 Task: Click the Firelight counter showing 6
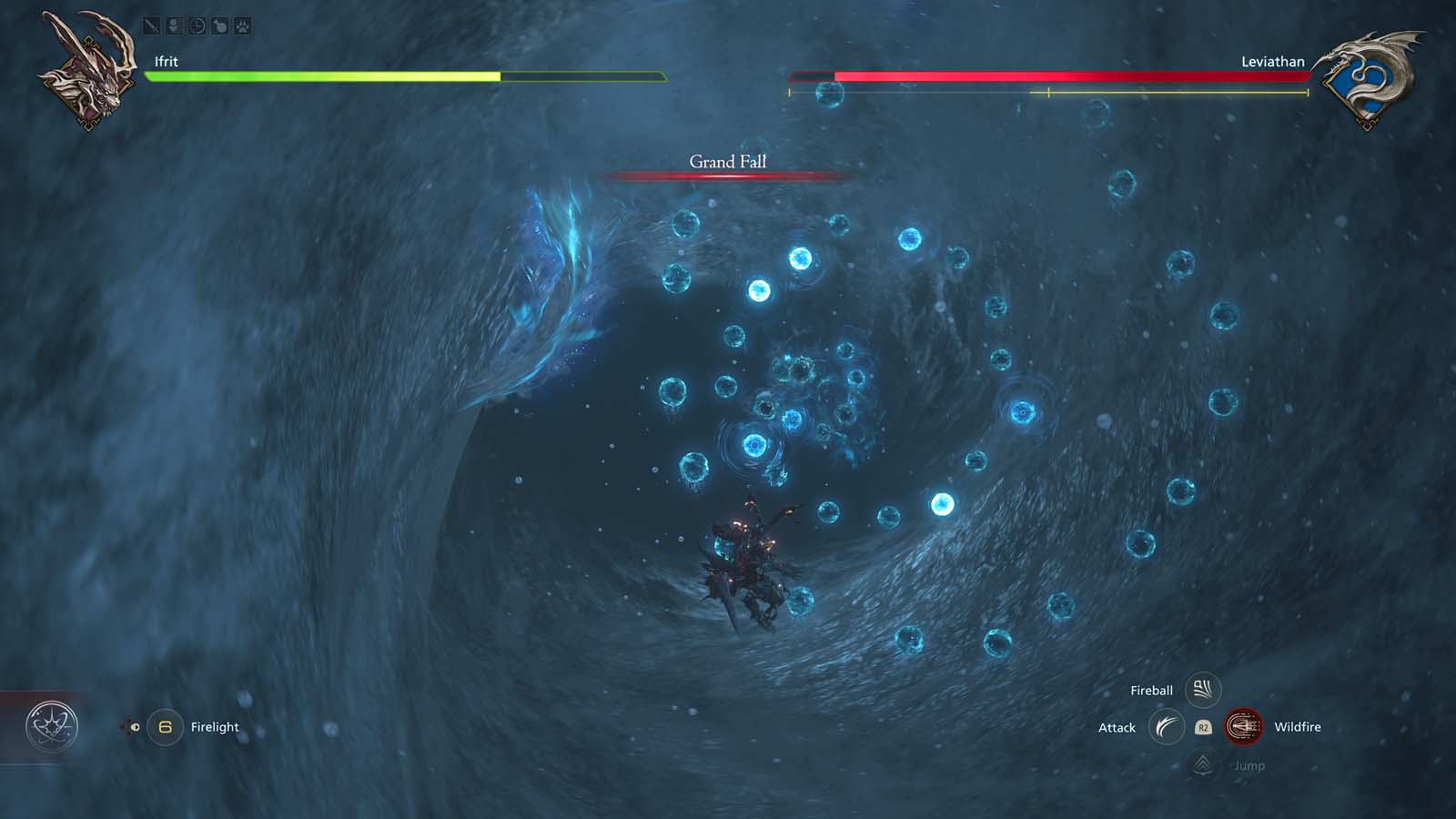coord(165,726)
